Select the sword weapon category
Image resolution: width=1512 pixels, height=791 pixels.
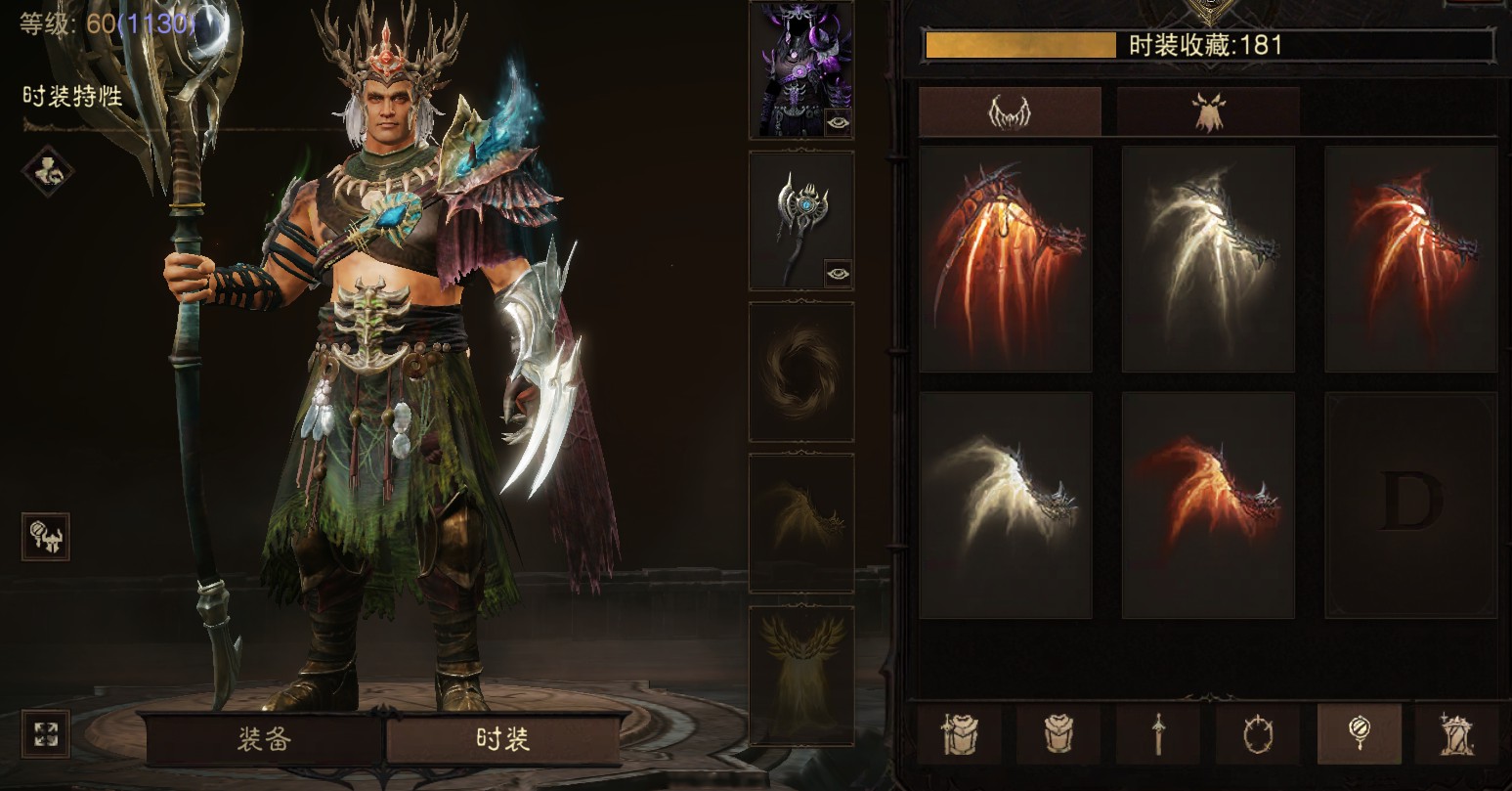(x=1158, y=733)
